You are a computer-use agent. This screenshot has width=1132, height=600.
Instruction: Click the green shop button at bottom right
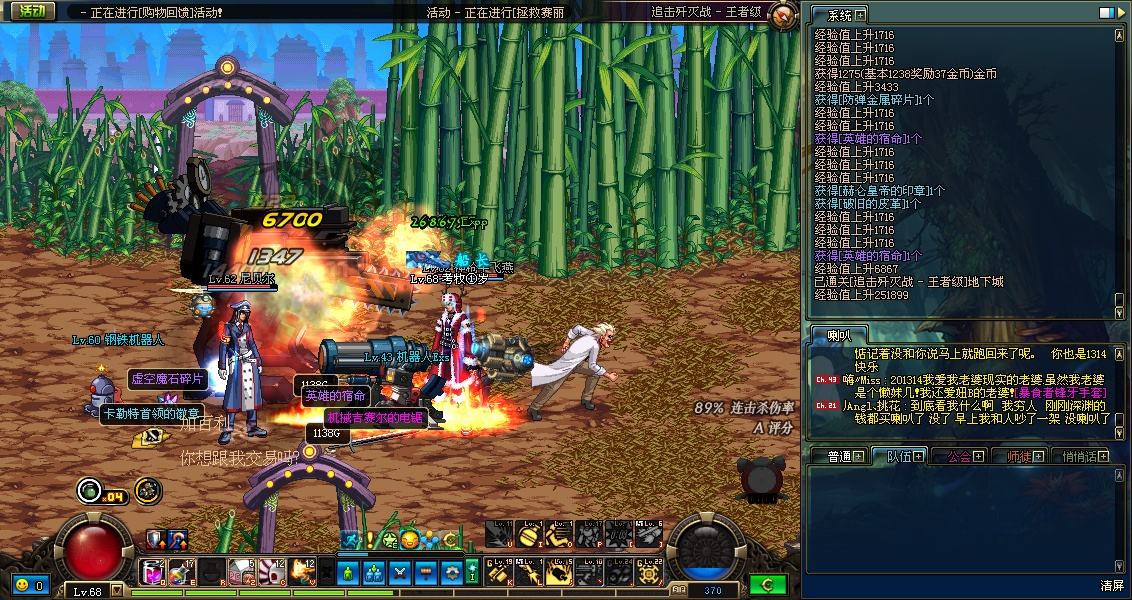(768, 584)
